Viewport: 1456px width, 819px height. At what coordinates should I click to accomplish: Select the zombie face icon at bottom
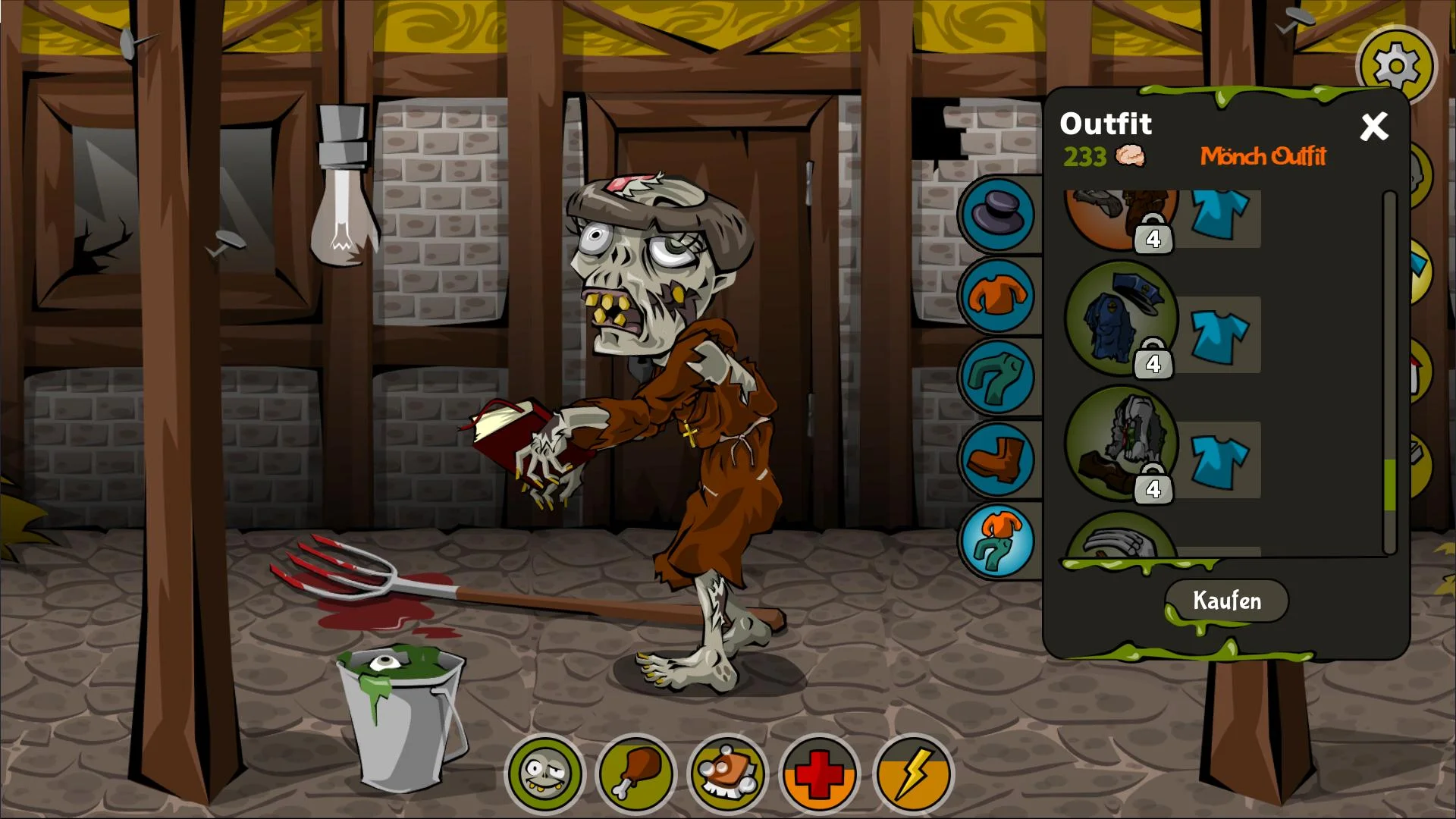point(548,775)
